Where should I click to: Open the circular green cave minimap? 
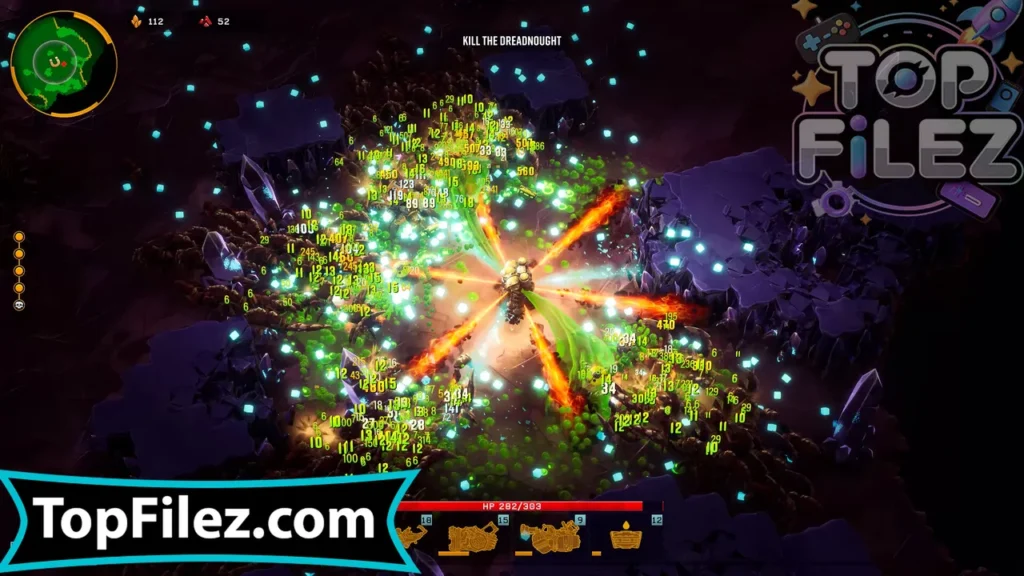click(x=61, y=65)
